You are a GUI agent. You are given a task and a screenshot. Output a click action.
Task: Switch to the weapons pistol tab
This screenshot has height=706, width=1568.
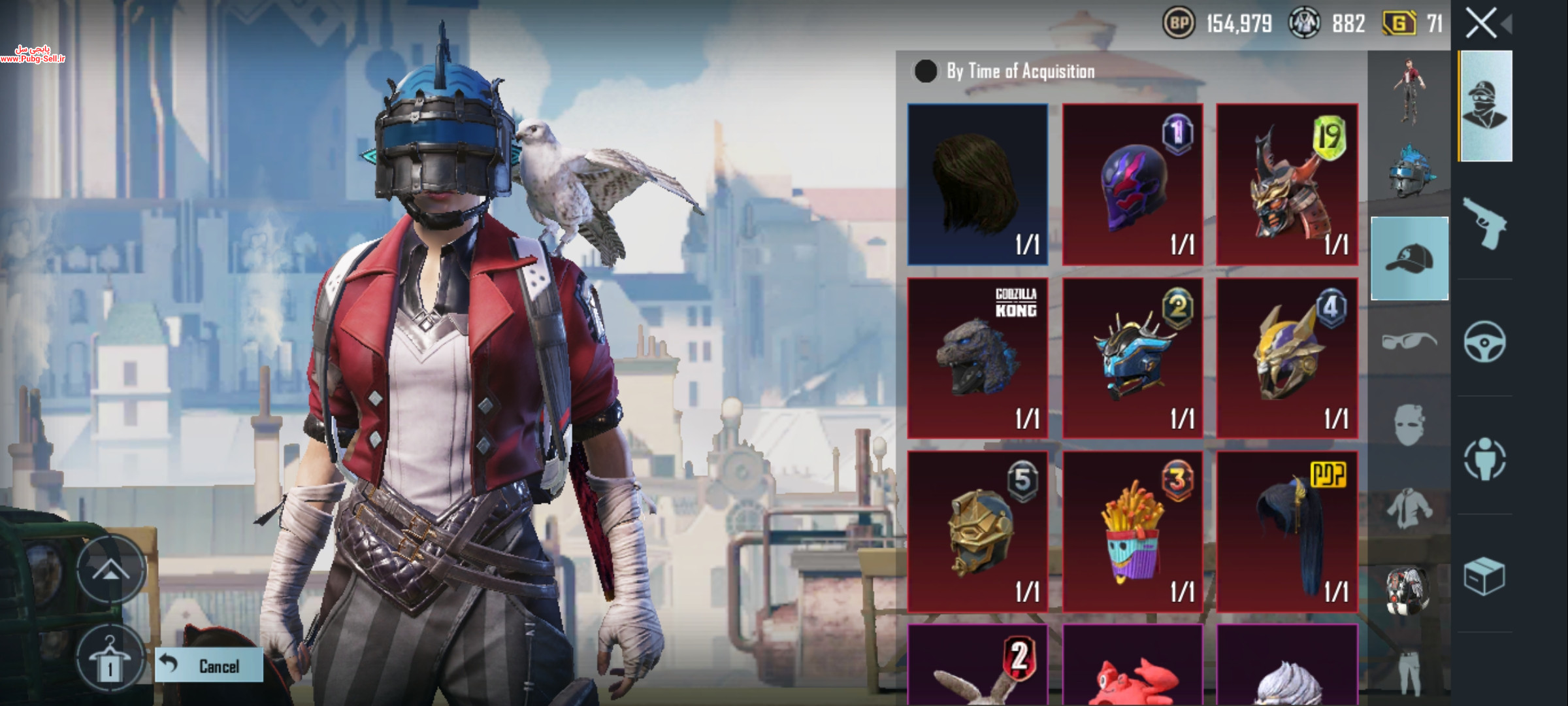click(x=1484, y=224)
